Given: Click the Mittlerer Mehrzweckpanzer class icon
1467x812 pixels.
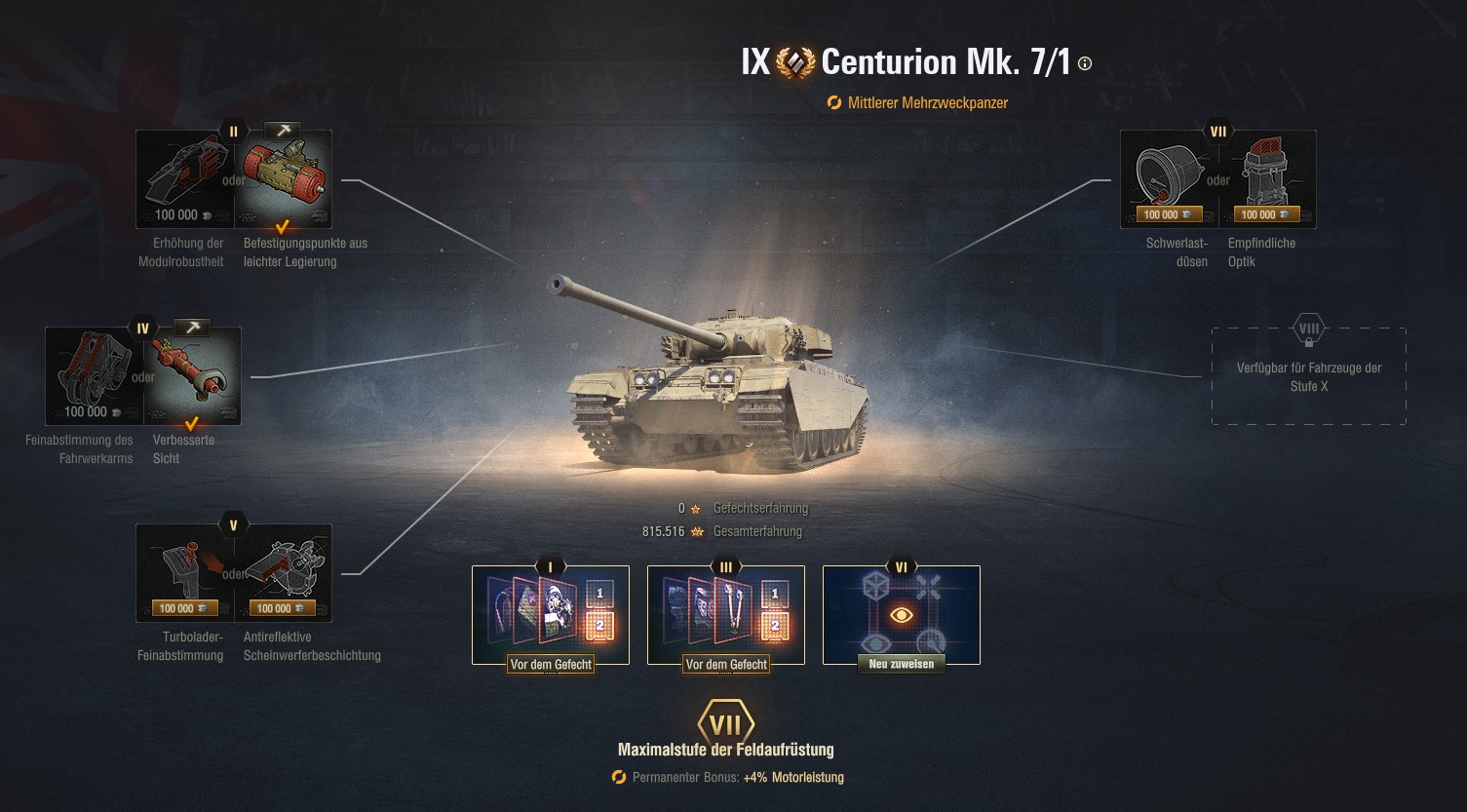Looking at the screenshot, I should [x=833, y=102].
